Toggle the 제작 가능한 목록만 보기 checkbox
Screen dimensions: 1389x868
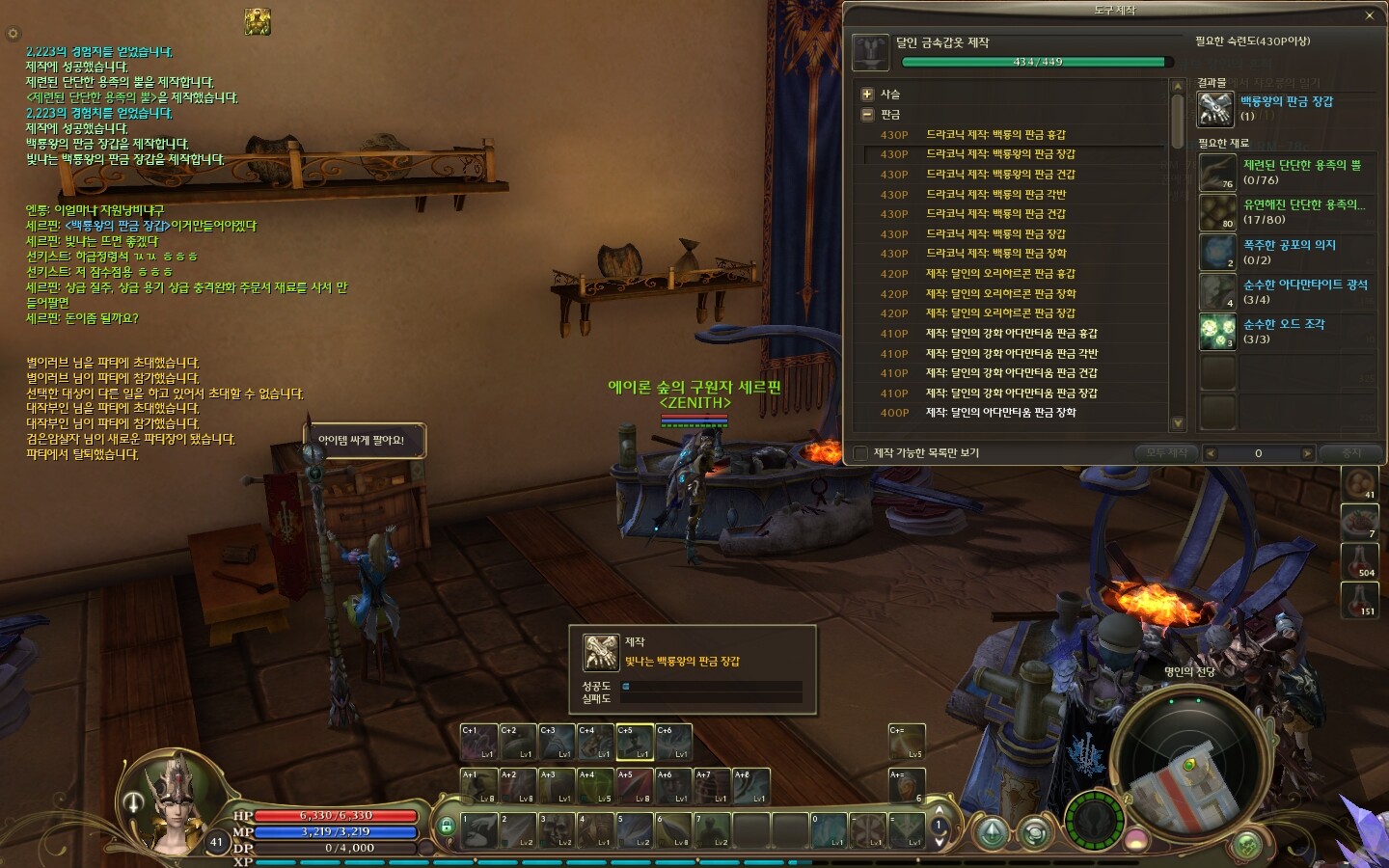tap(860, 453)
